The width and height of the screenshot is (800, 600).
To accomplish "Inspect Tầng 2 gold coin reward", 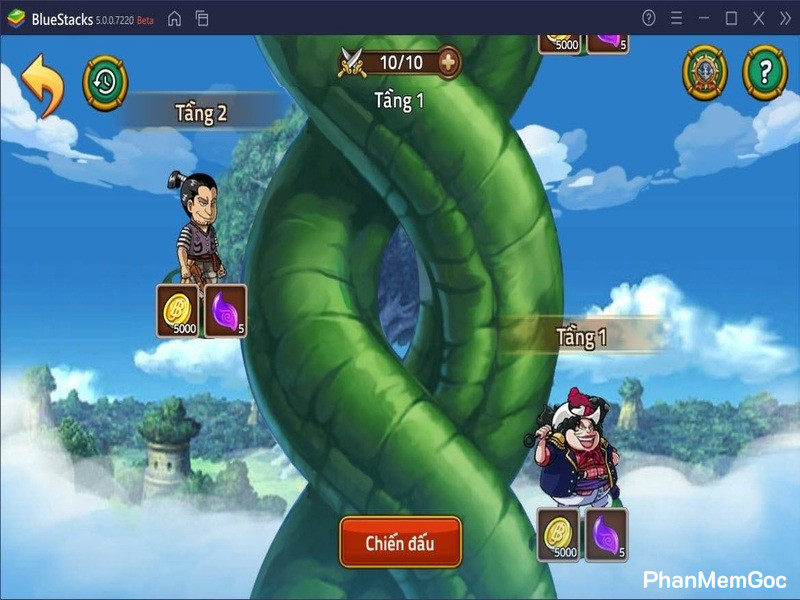I will point(179,310).
